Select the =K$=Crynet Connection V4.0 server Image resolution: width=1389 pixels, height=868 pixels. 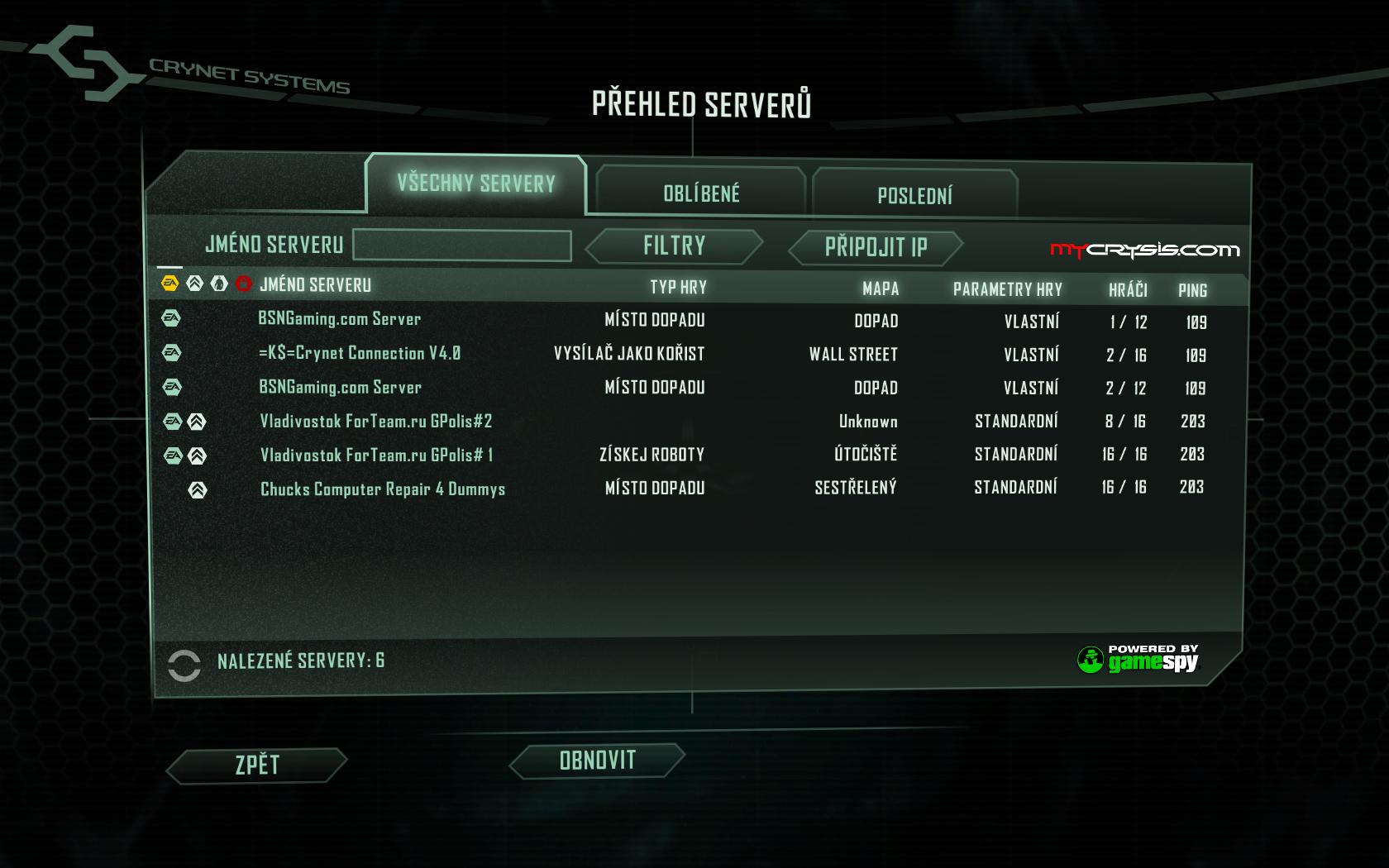(x=360, y=353)
